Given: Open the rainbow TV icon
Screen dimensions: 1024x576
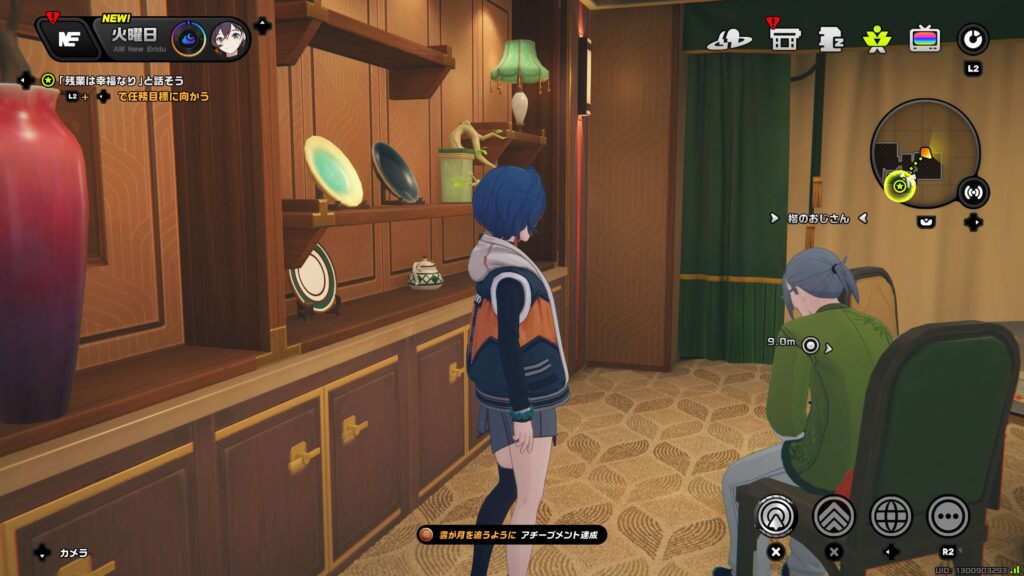Looking at the screenshot, I should (924, 39).
